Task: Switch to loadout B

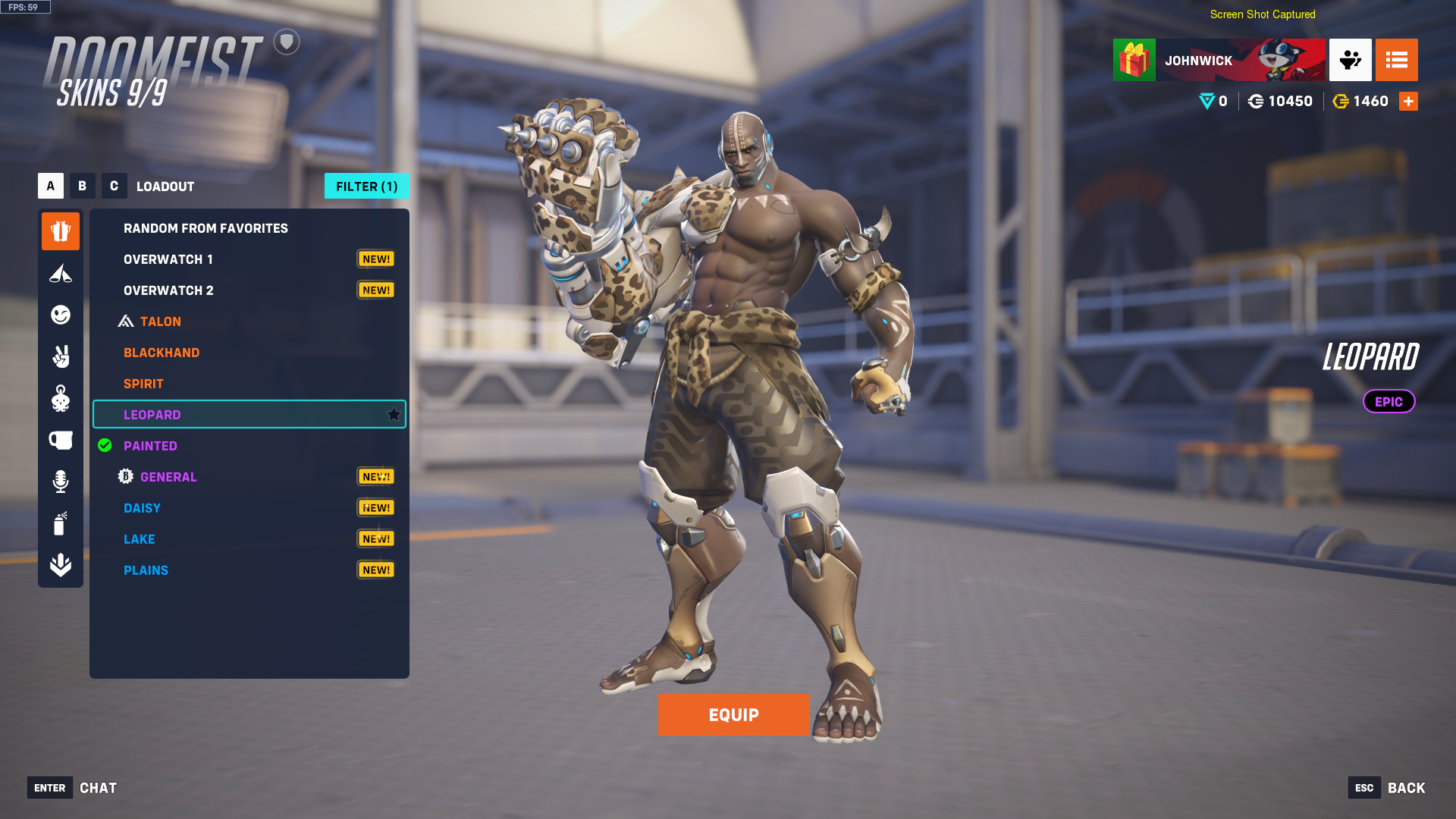Action: [82, 186]
